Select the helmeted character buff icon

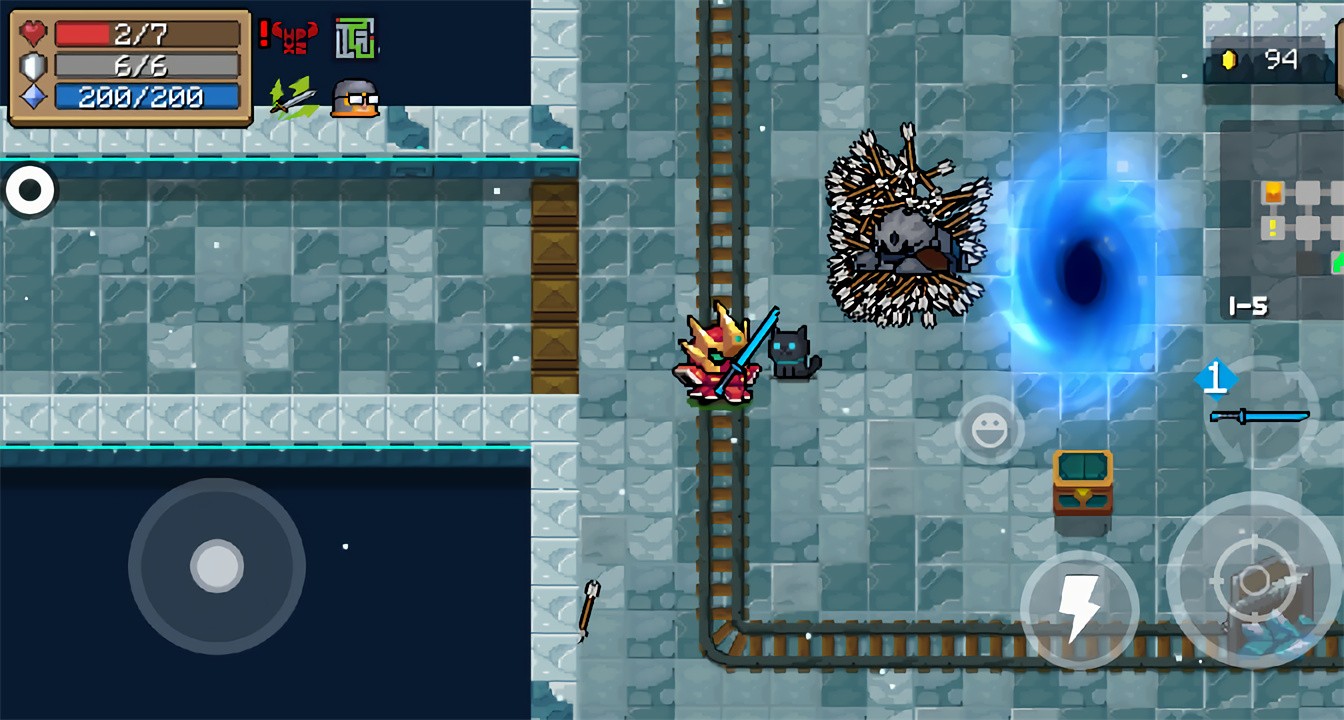click(x=355, y=98)
